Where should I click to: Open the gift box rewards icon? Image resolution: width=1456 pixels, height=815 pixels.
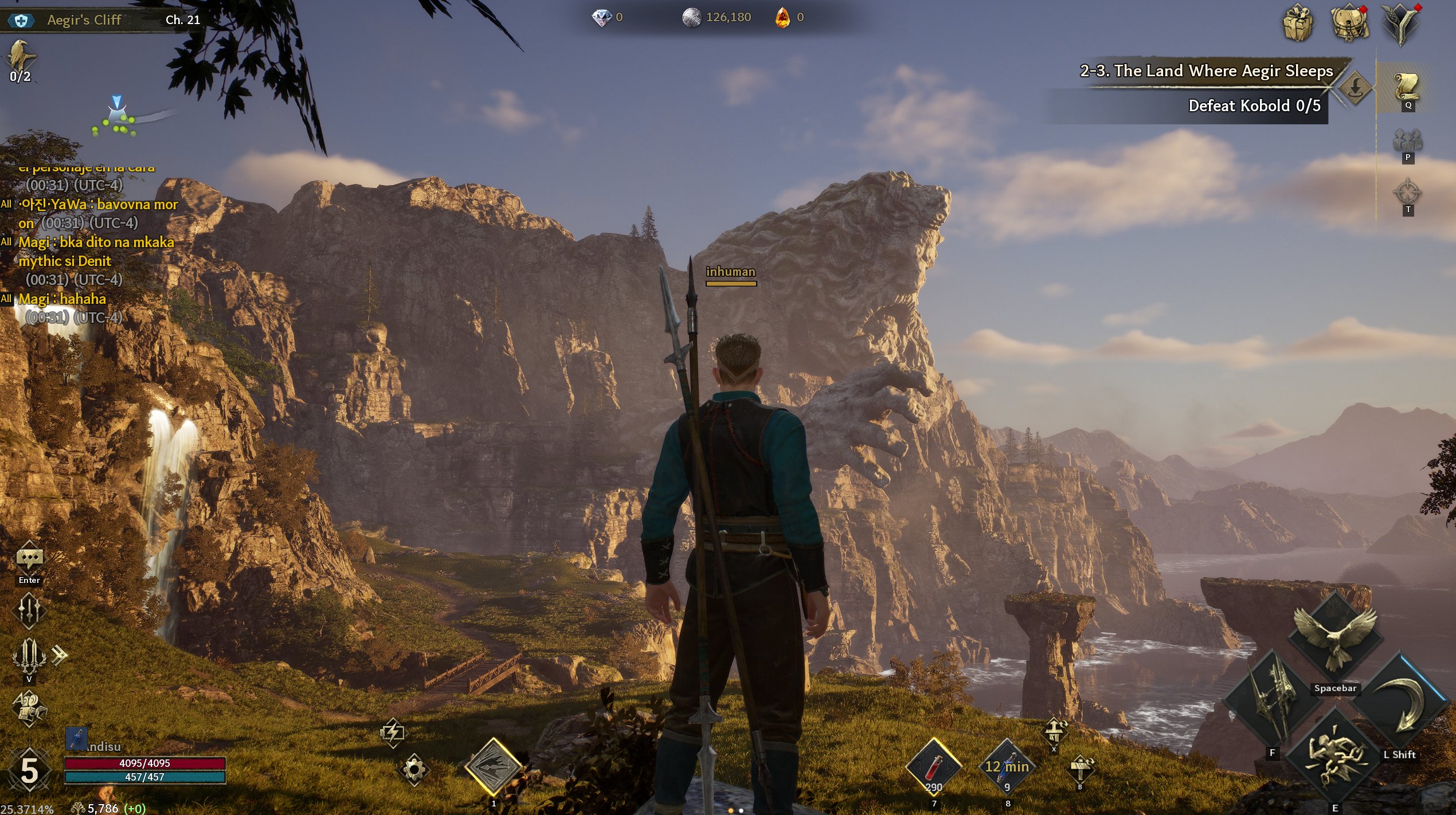point(1298,23)
